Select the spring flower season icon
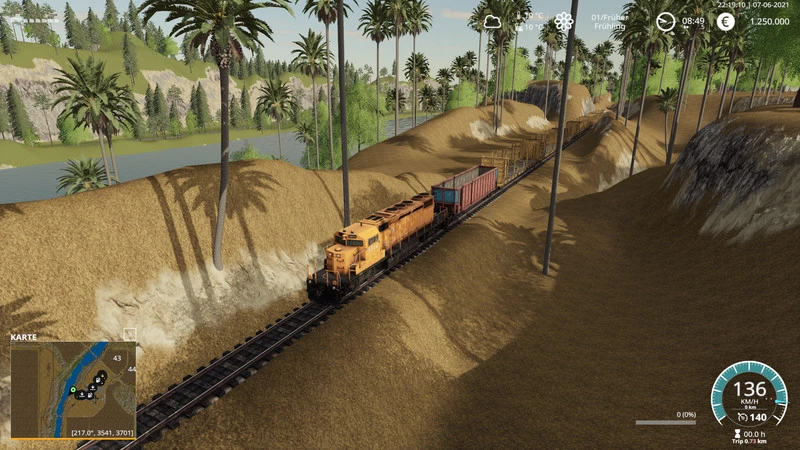The image size is (800, 450). [x=564, y=21]
